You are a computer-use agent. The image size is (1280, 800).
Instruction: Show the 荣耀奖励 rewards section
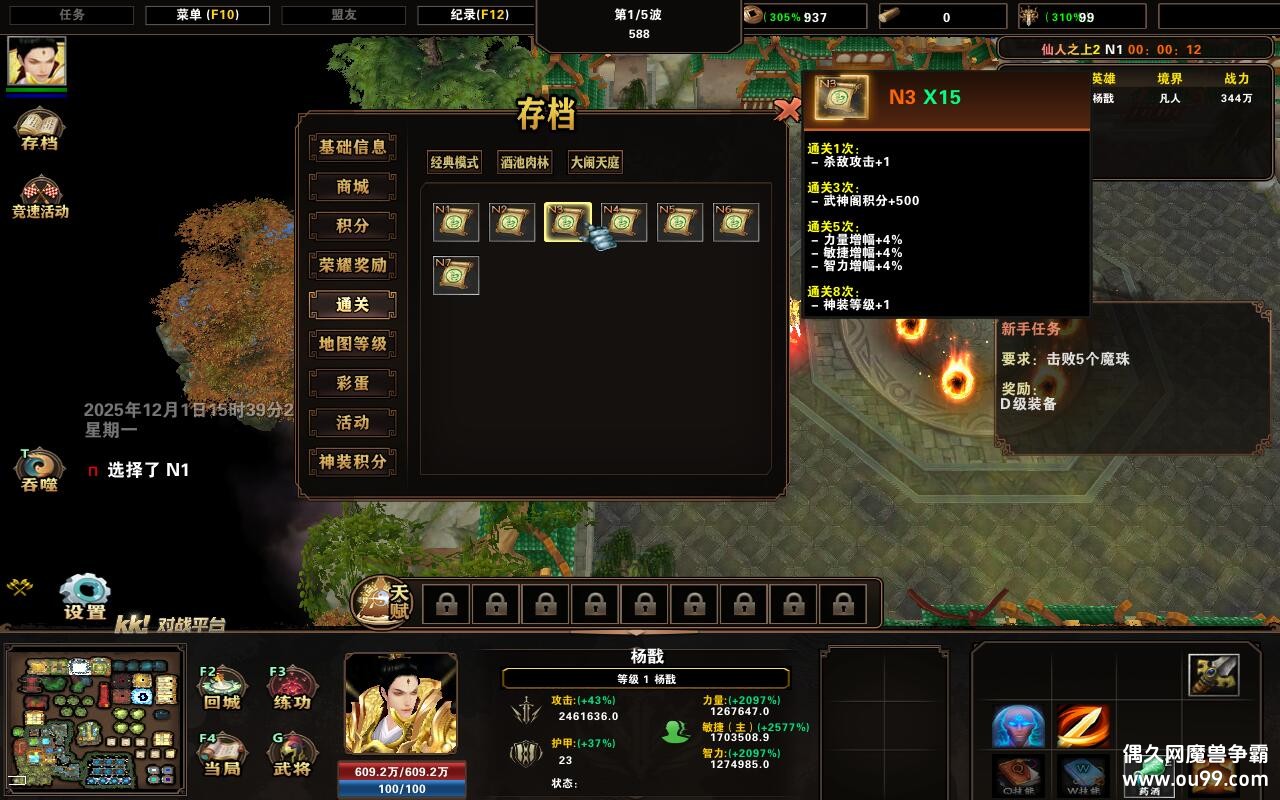point(352,265)
